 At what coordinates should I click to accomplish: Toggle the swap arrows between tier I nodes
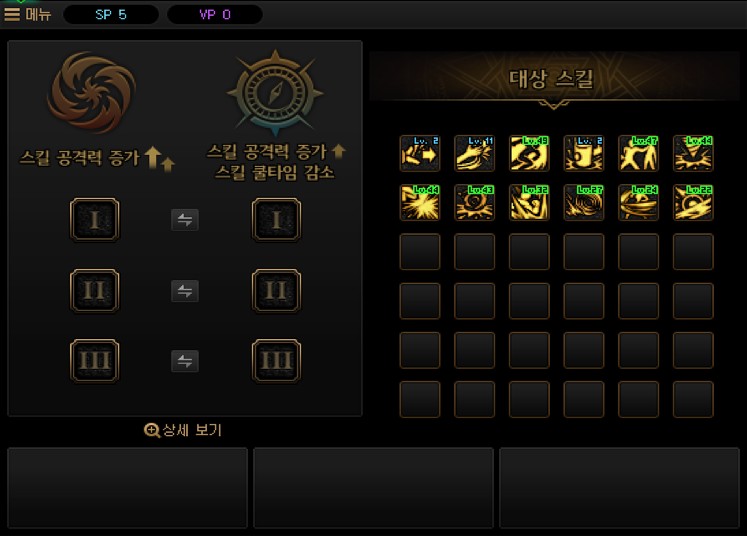[x=184, y=220]
